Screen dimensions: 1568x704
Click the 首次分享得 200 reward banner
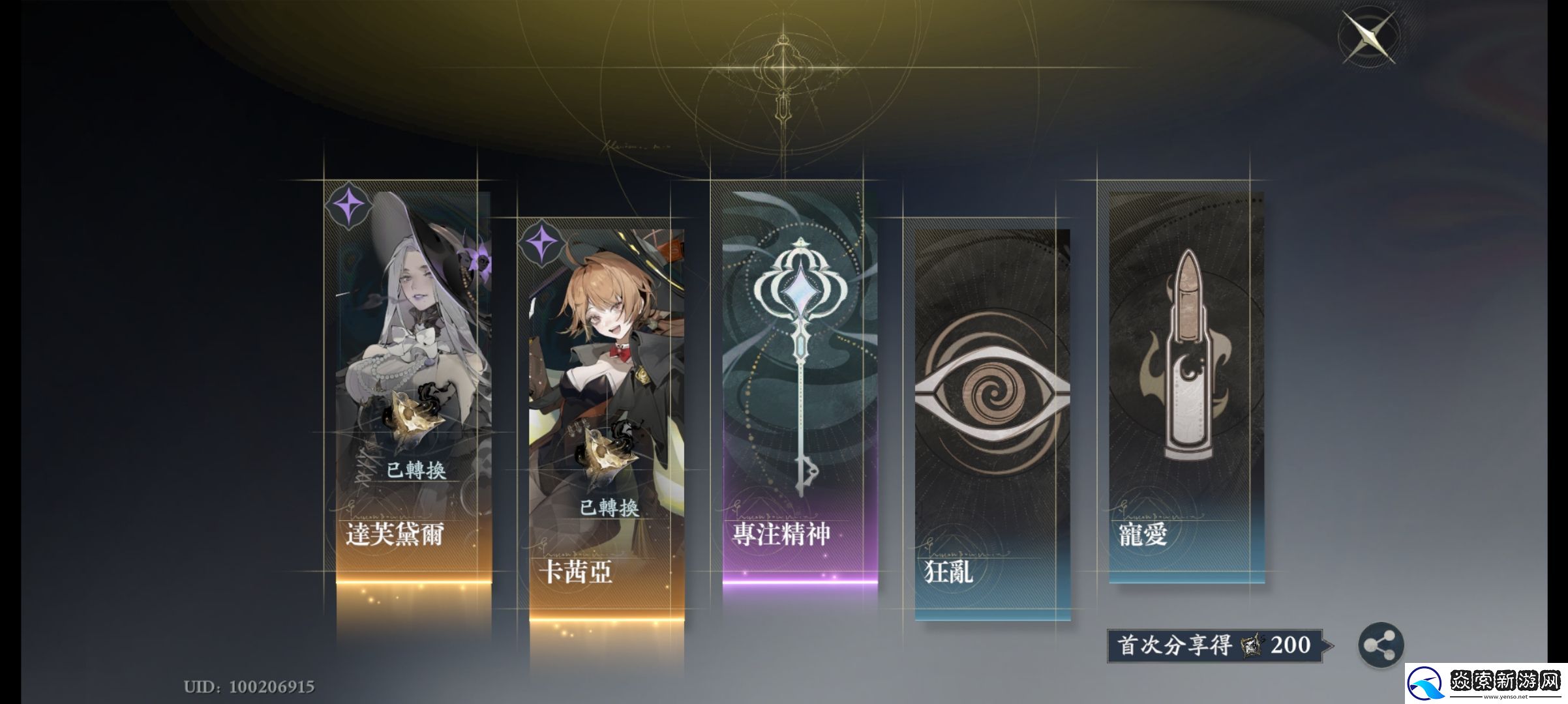[1215, 646]
